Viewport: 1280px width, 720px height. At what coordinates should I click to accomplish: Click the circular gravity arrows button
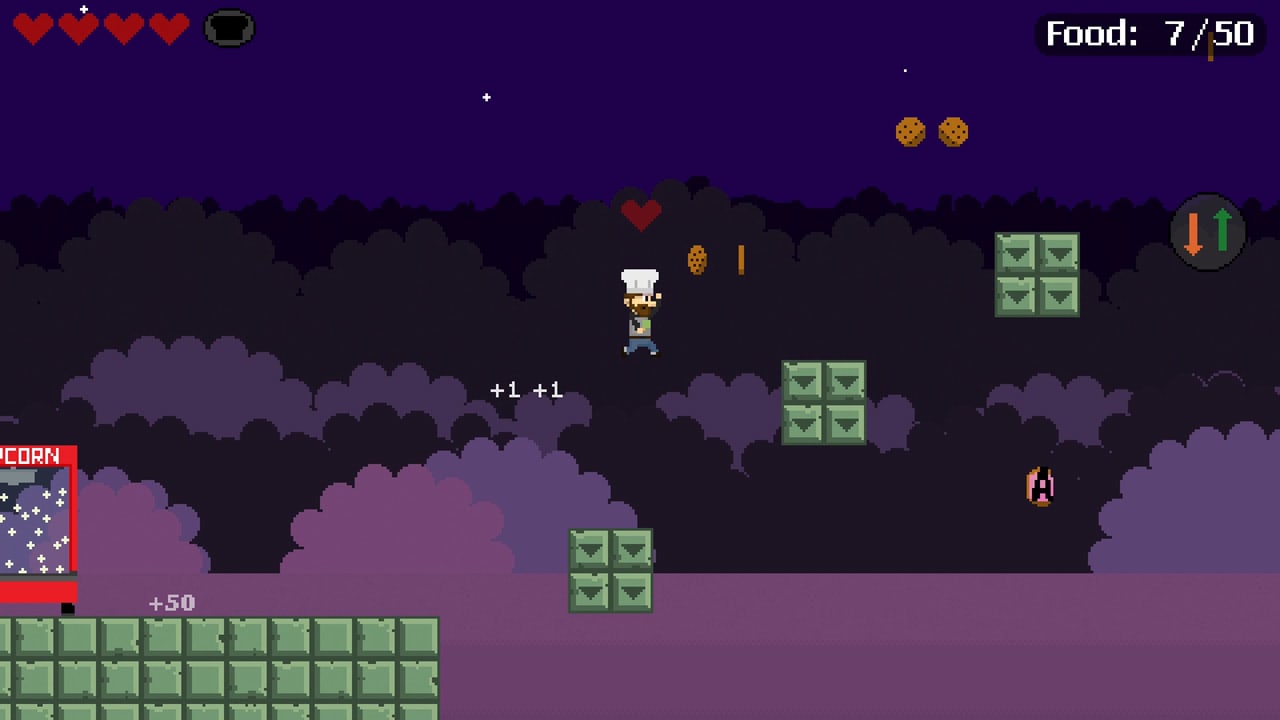1208,231
